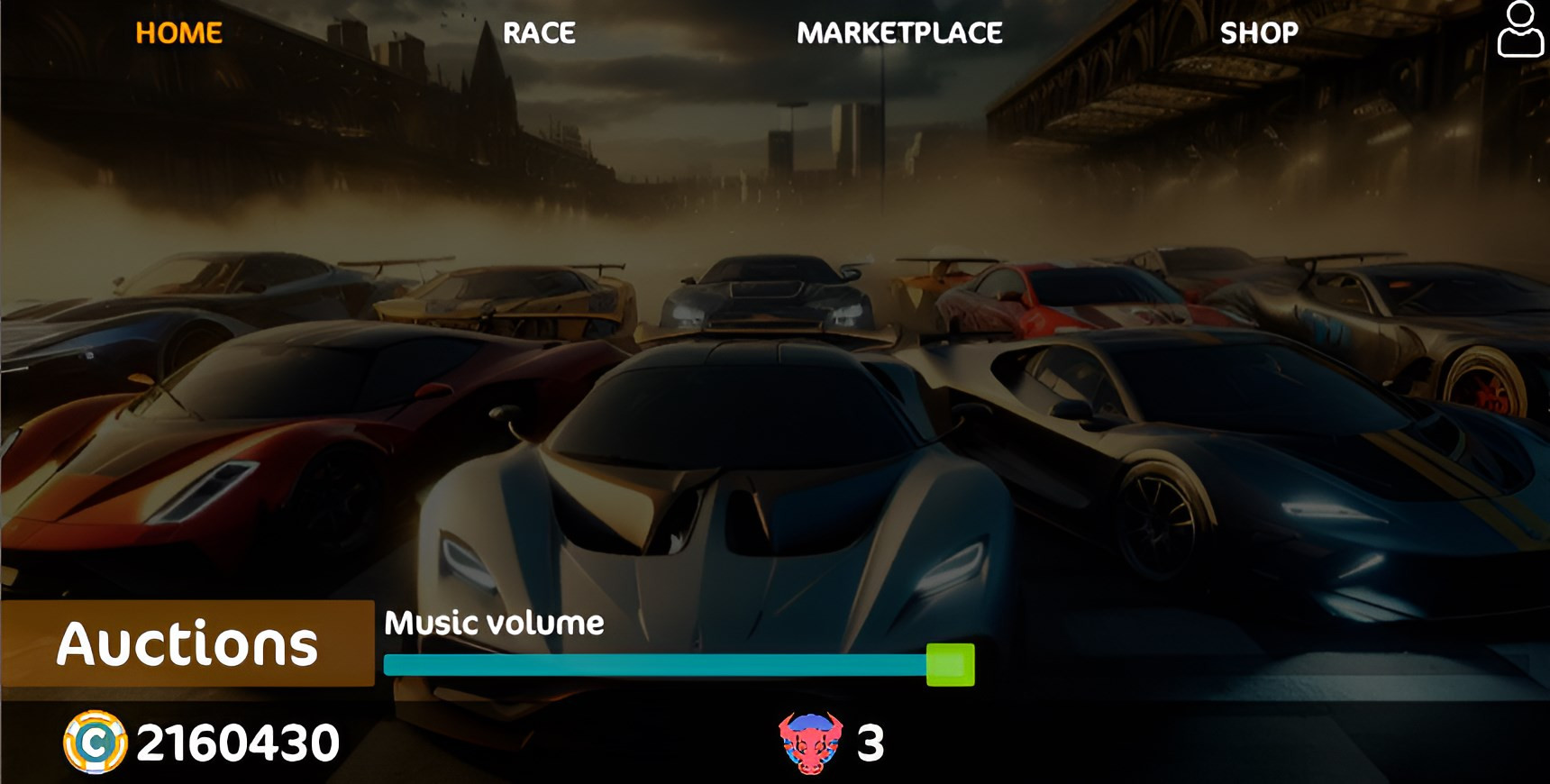Set Music volume by clicking the teal track
The width and height of the screenshot is (1550, 784).
(654, 665)
